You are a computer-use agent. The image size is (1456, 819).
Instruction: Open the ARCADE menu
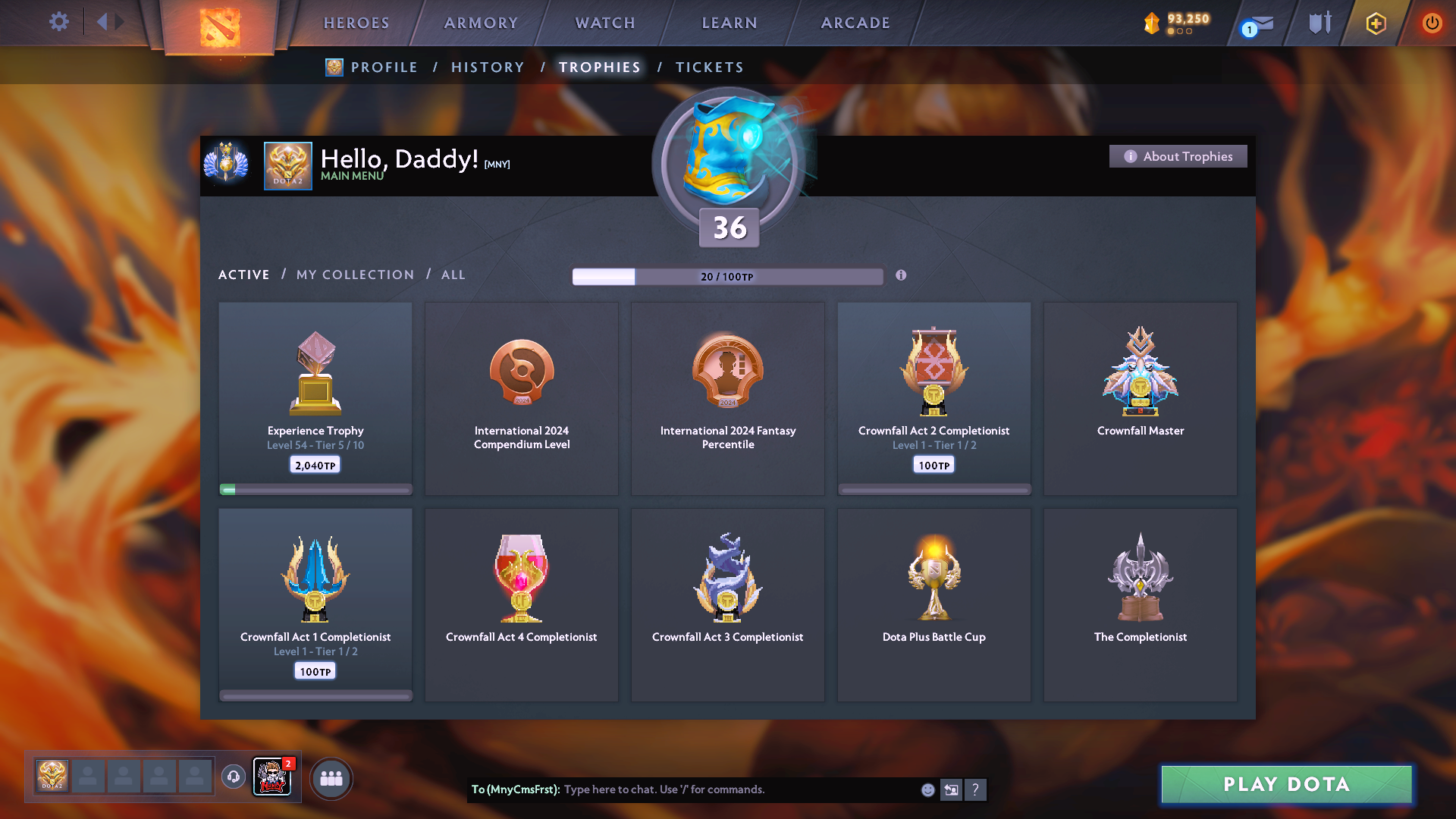[855, 23]
